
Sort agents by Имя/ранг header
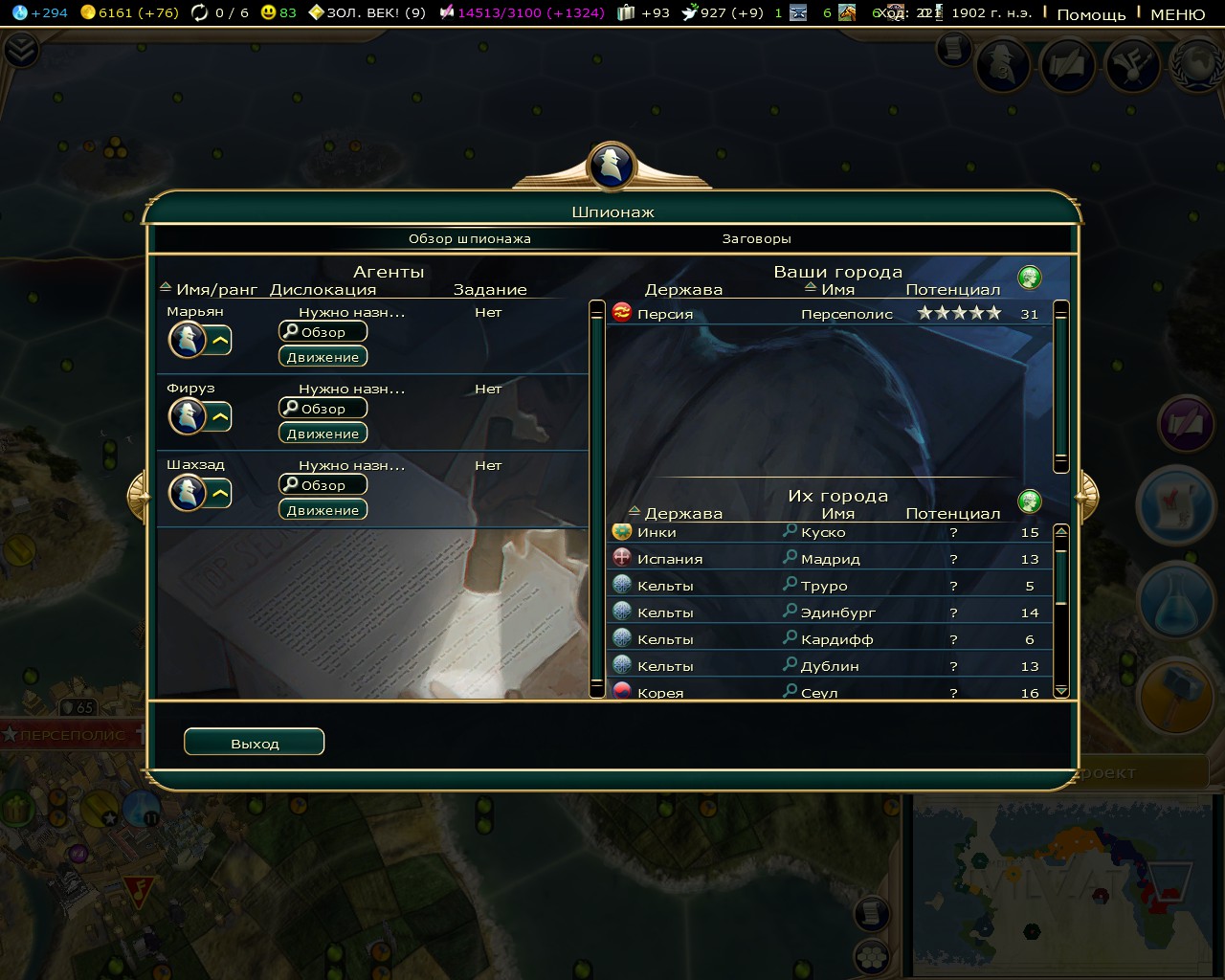(x=216, y=289)
